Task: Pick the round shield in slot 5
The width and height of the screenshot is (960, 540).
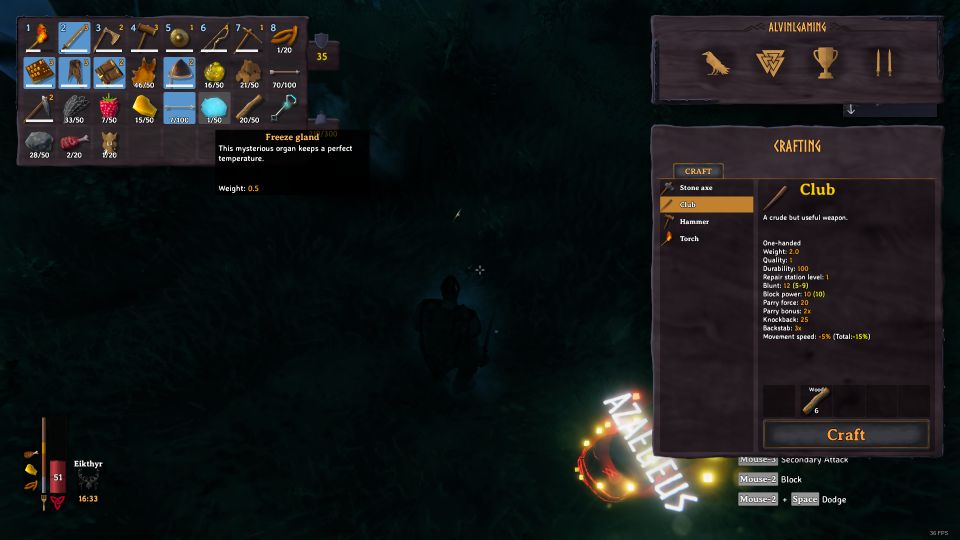Action: (x=180, y=39)
